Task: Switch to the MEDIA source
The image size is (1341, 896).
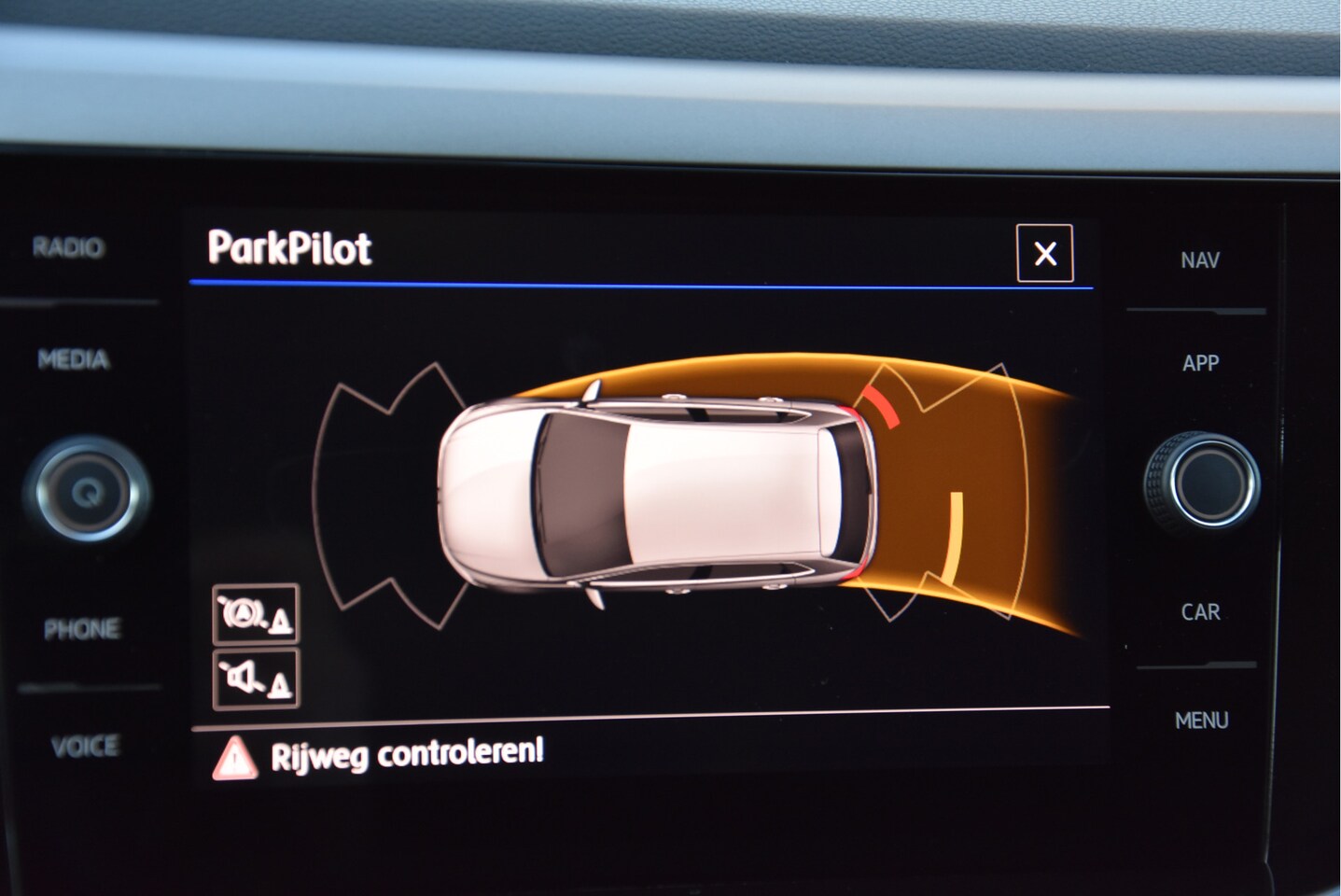Action: (x=73, y=359)
